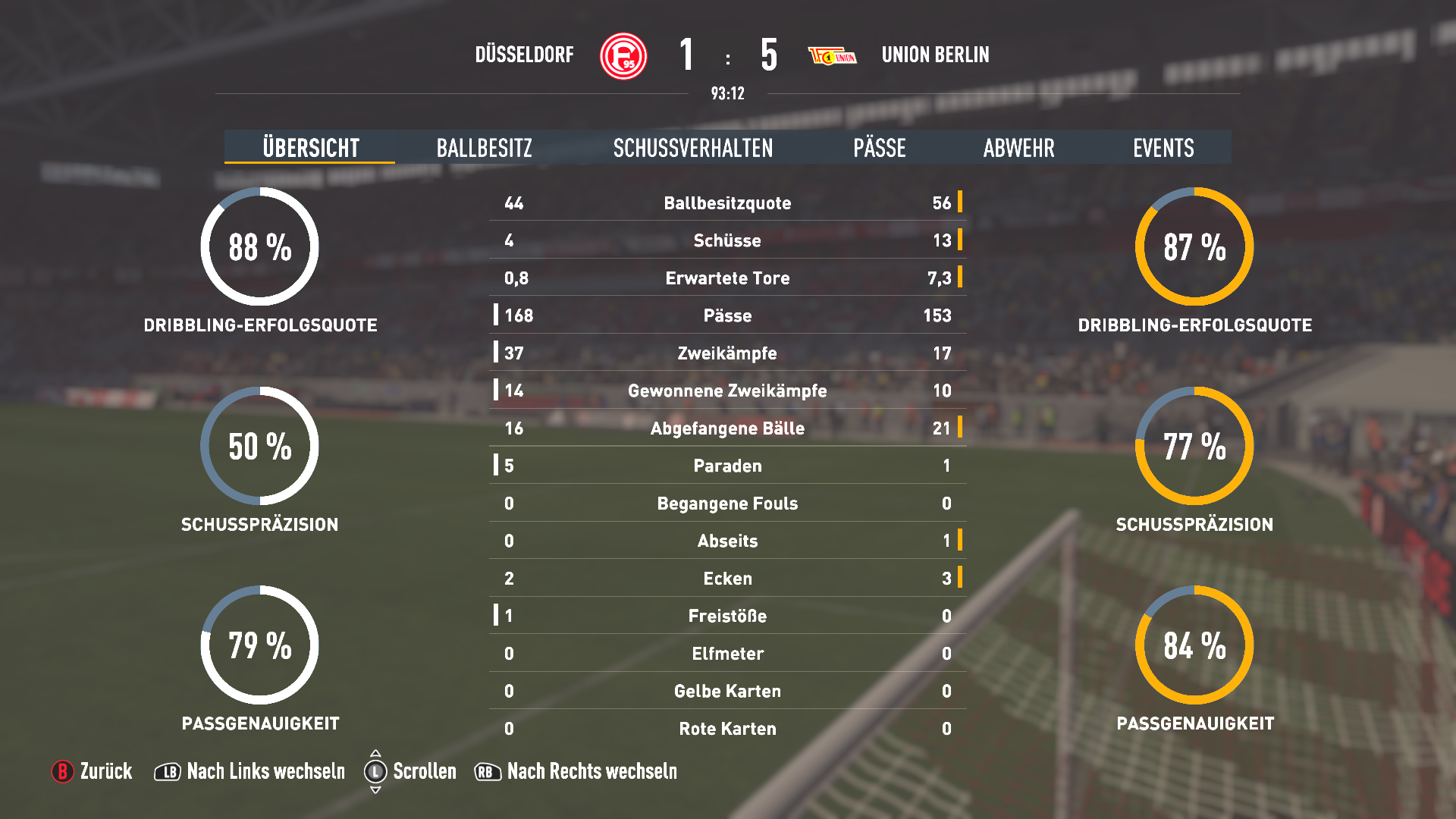Open the Schussverhalten tab
The height and width of the screenshot is (819, 1456).
692,147
